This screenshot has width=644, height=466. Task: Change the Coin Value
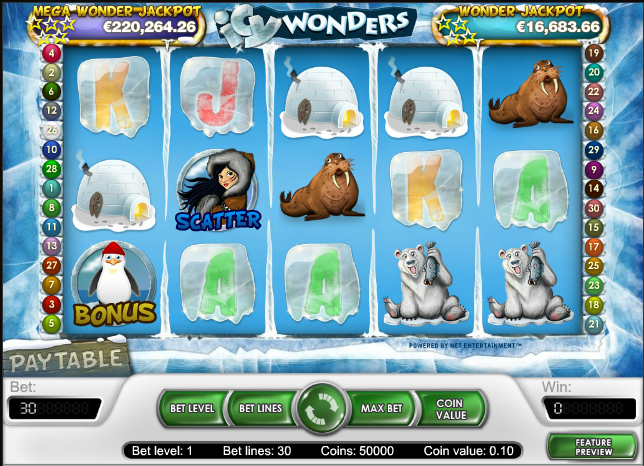pyautogui.click(x=450, y=409)
